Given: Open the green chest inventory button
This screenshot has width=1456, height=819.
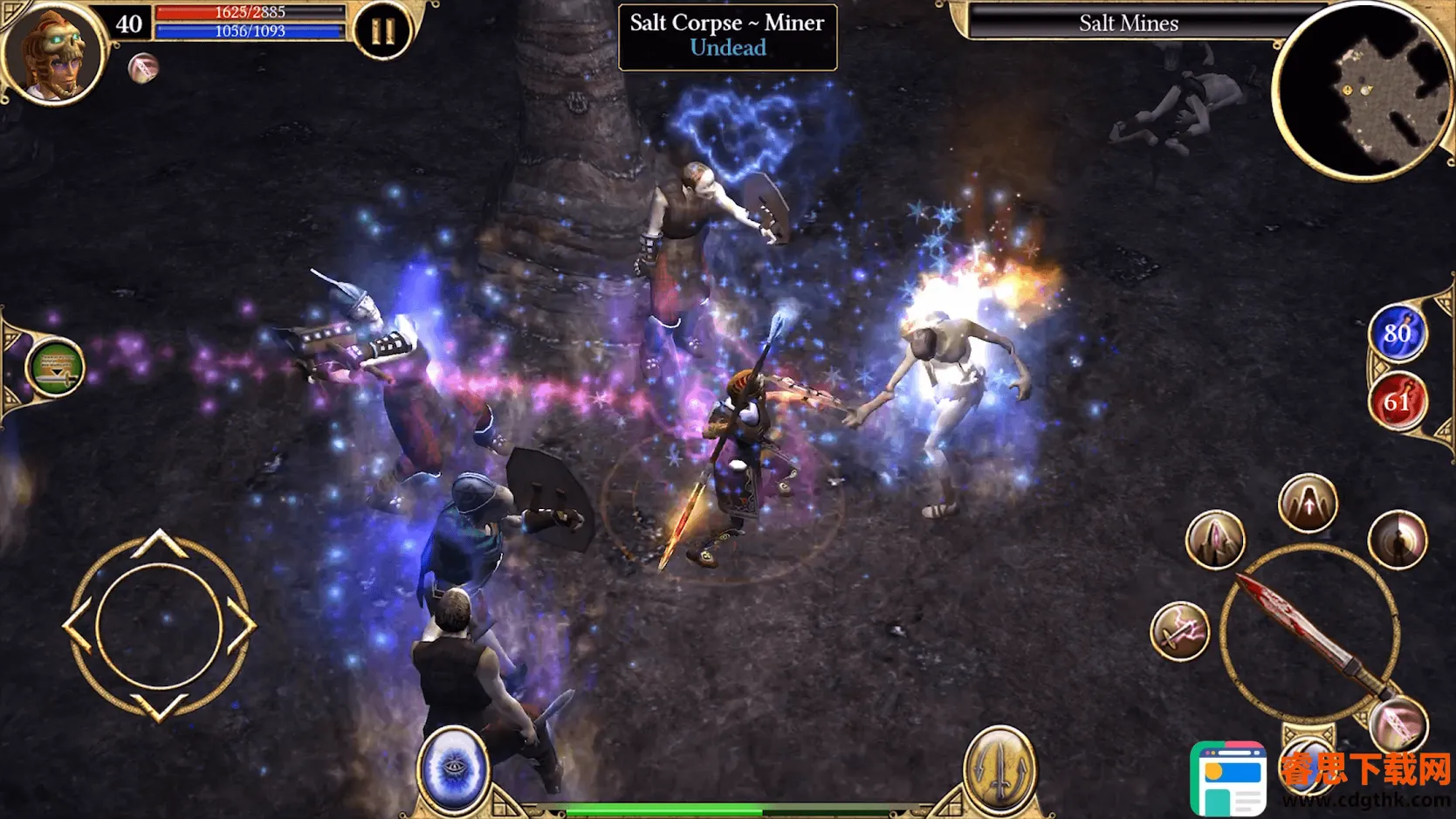Looking at the screenshot, I should tap(55, 368).
